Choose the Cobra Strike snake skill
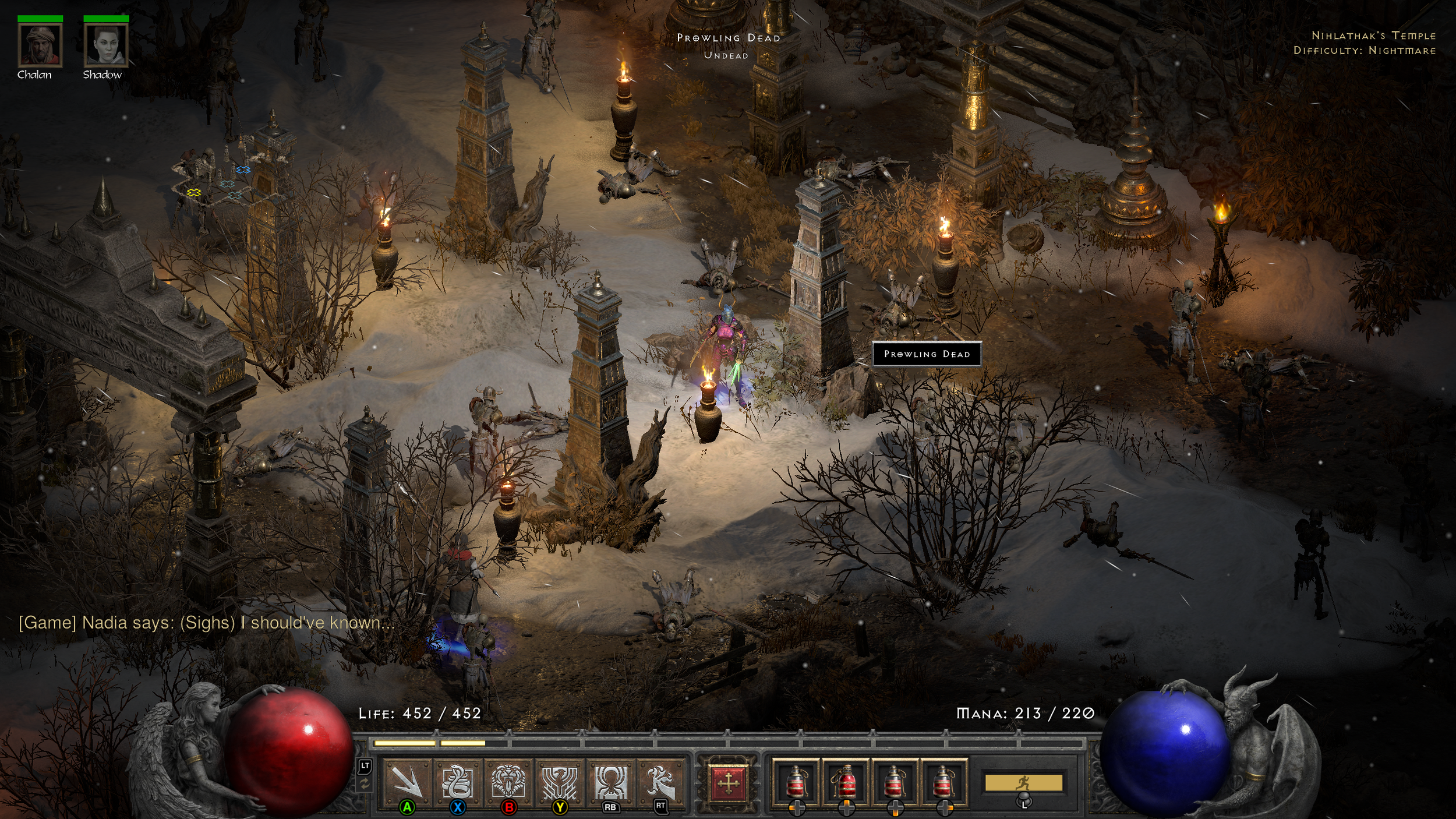 tap(458, 781)
